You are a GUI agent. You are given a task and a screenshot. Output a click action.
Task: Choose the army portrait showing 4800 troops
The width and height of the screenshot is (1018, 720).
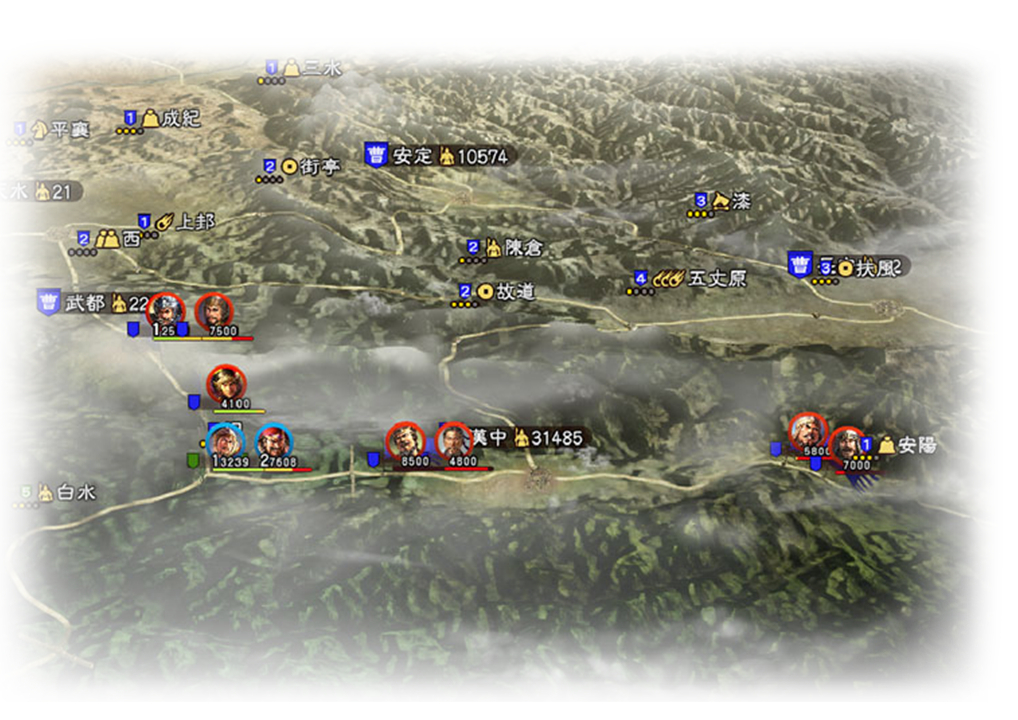pyautogui.click(x=453, y=440)
